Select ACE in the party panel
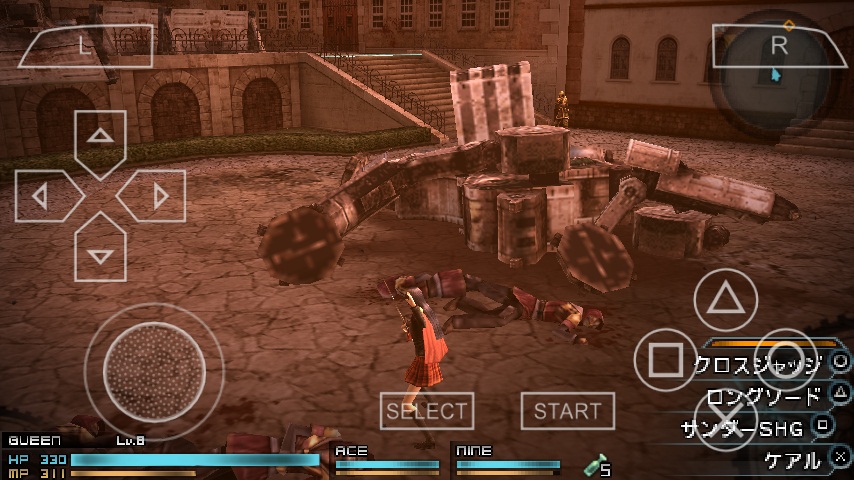Image resolution: width=854 pixels, height=480 pixels. 387,458
